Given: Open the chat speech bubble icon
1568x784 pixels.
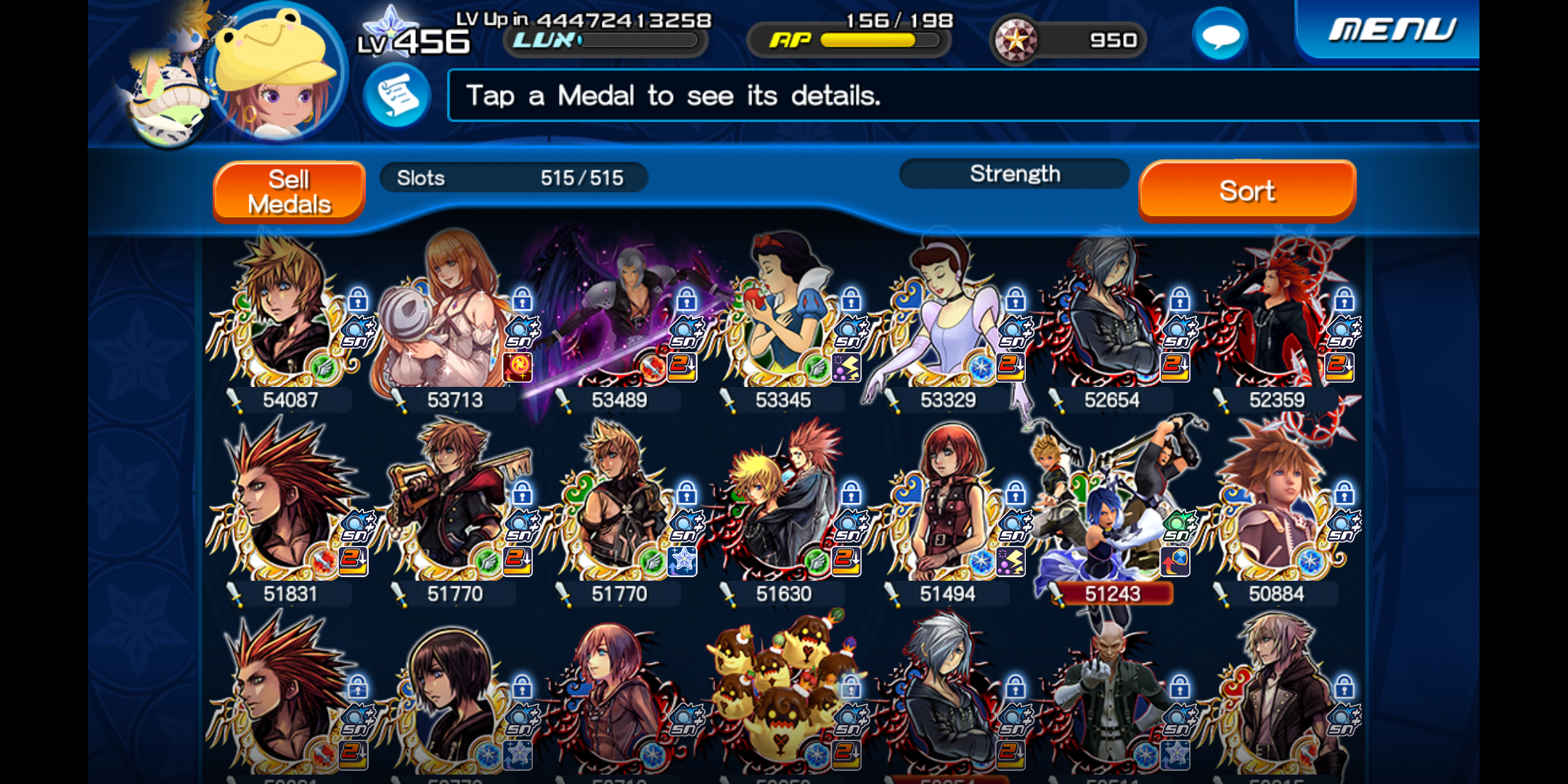Looking at the screenshot, I should pyautogui.click(x=1220, y=36).
